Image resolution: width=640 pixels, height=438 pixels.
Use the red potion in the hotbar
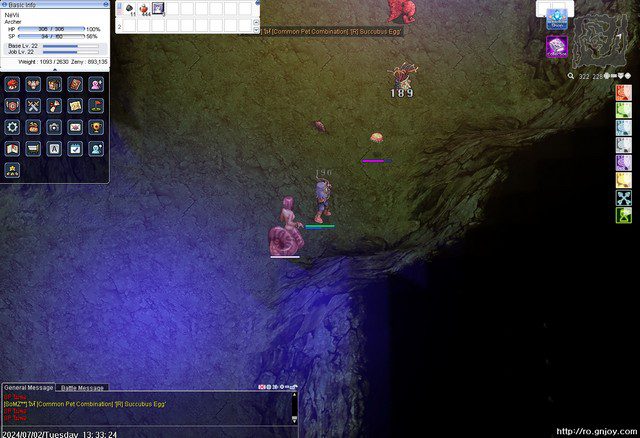click(x=145, y=8)
